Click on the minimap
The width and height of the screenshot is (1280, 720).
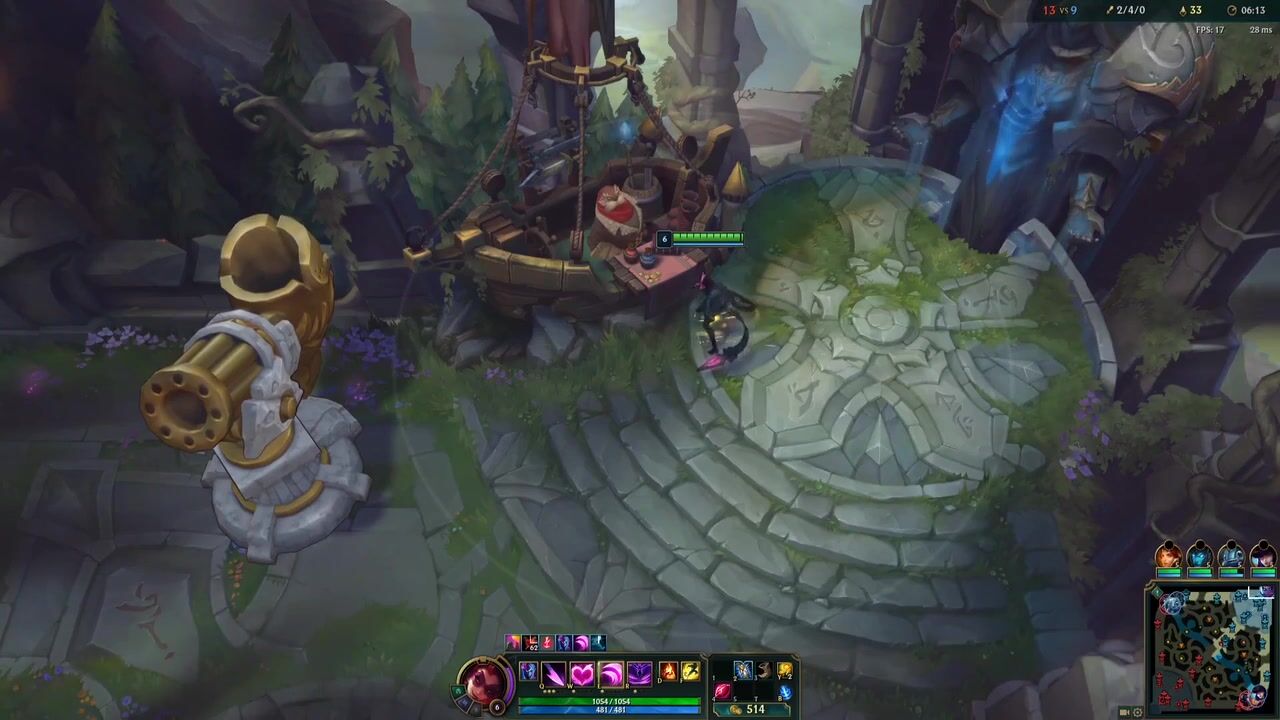(1210, 648)
